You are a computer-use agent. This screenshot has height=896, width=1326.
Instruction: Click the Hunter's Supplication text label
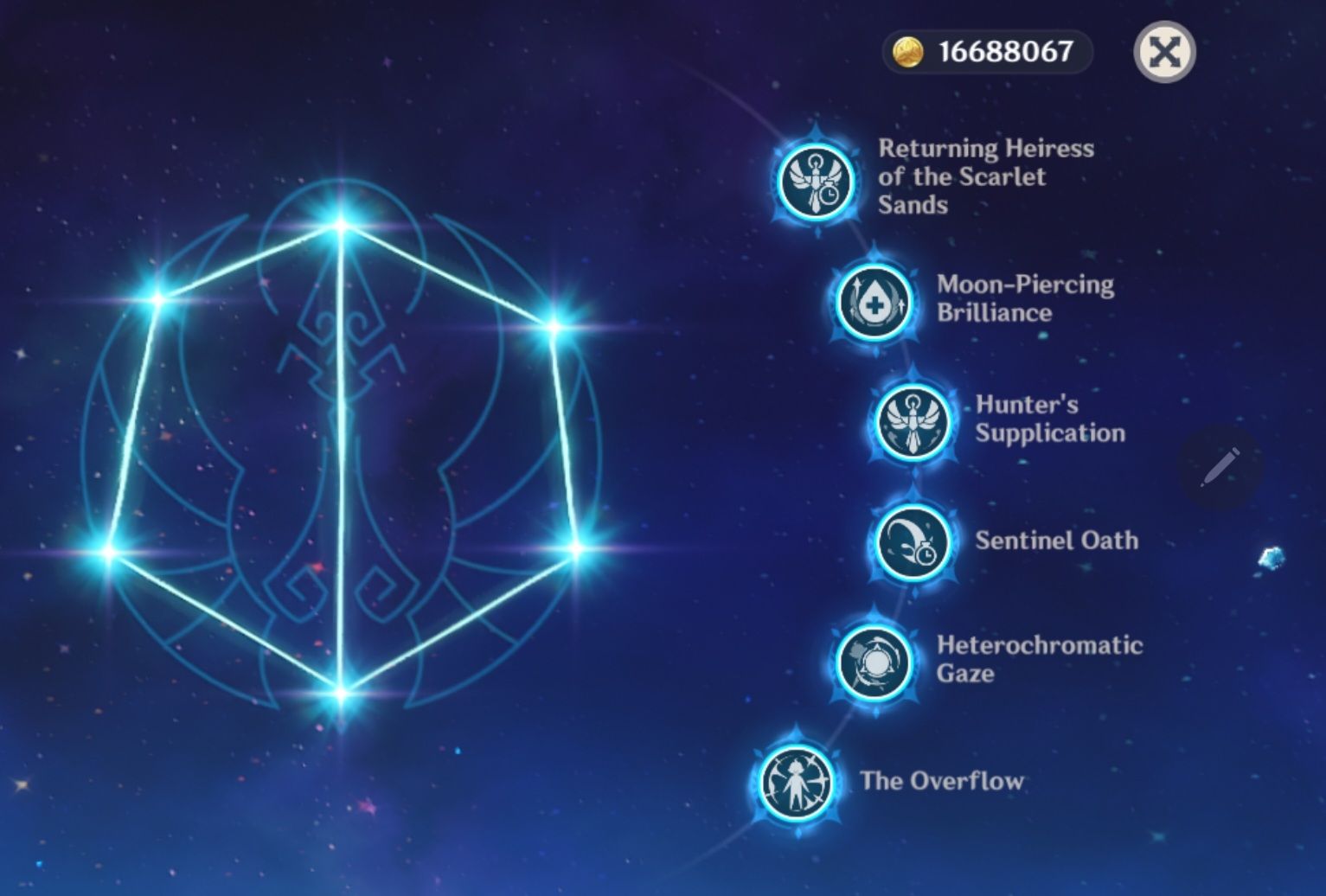pos(1048,420)
